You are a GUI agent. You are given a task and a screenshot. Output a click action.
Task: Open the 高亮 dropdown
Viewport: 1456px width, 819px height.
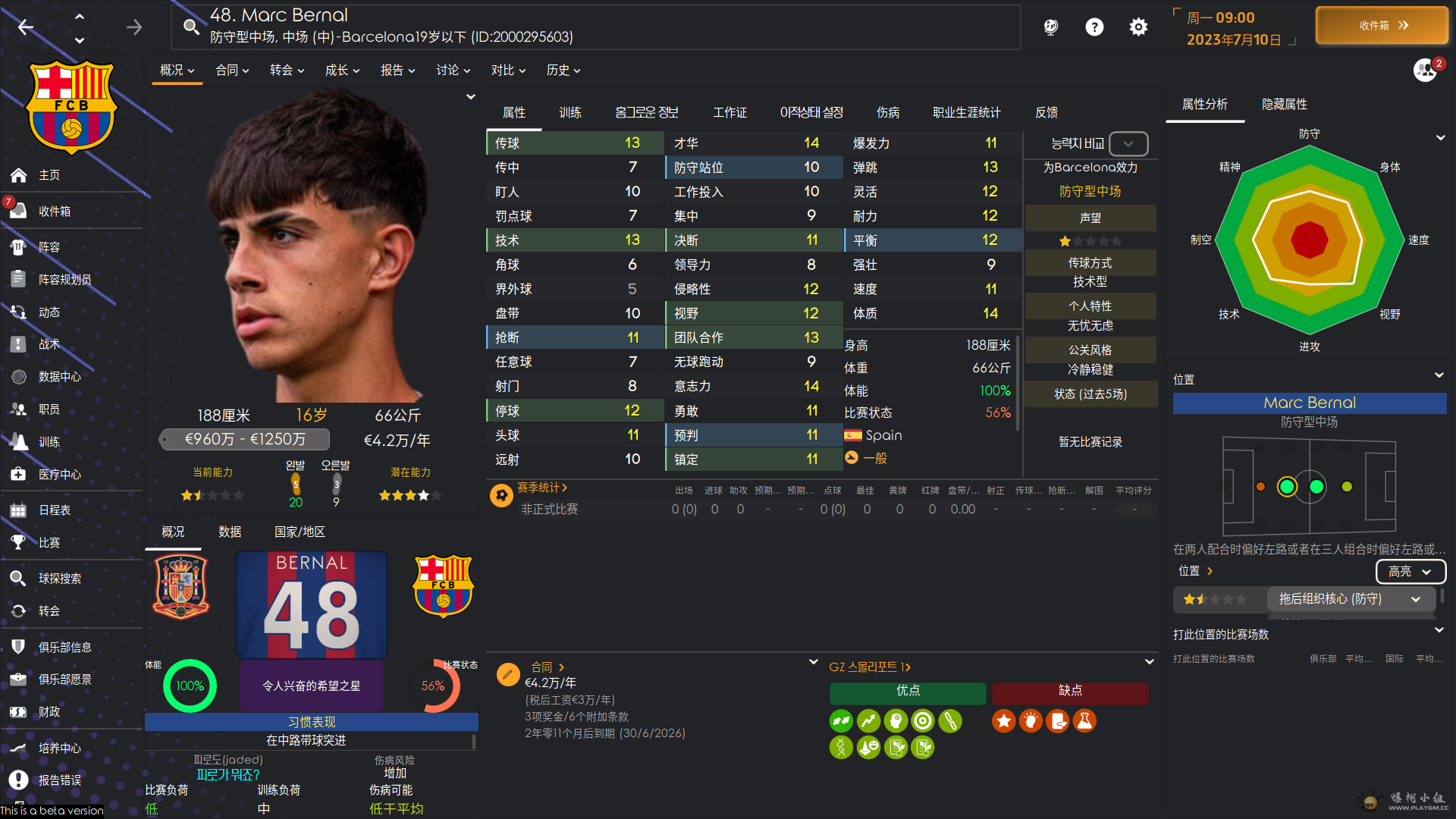coord(1410,571)
